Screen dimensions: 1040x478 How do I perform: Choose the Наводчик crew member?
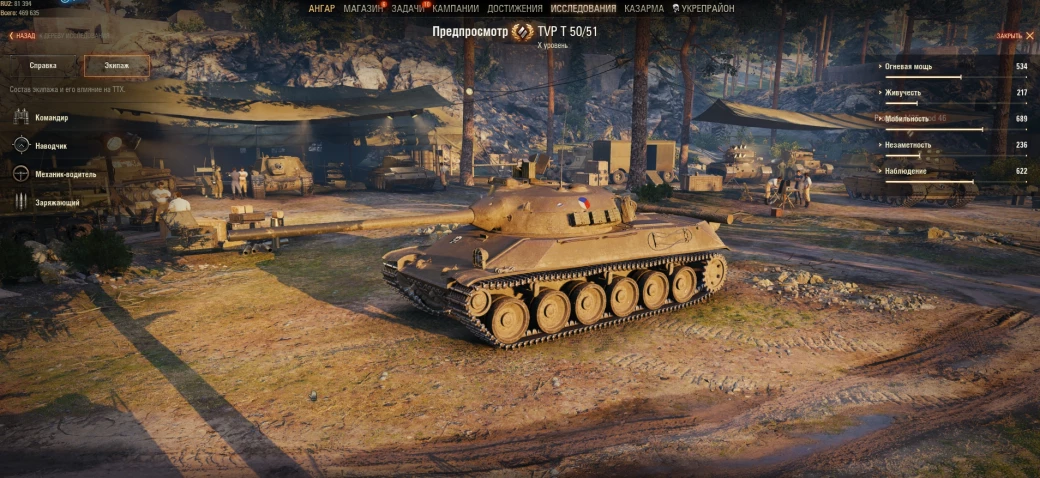point(50,146)
